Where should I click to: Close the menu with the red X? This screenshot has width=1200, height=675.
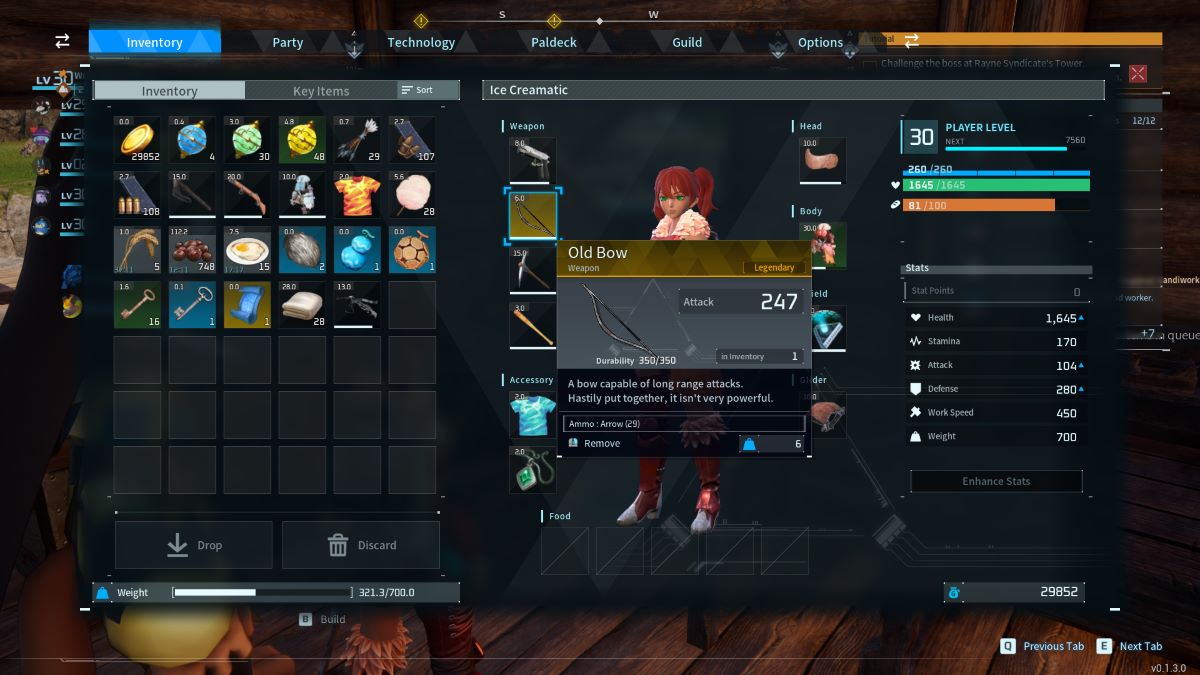1138,73
